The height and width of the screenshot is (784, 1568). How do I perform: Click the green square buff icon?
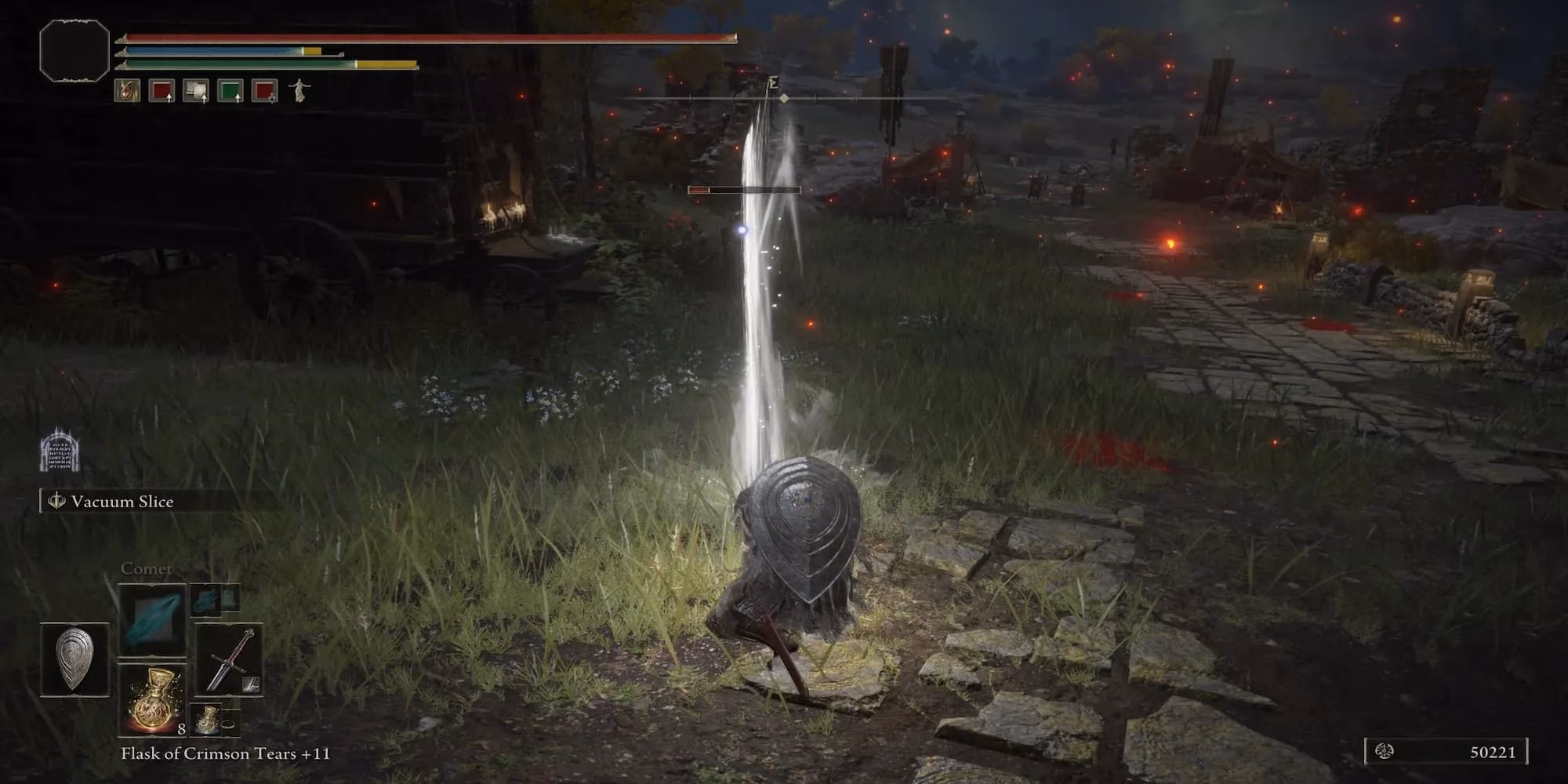pos(230,91)
